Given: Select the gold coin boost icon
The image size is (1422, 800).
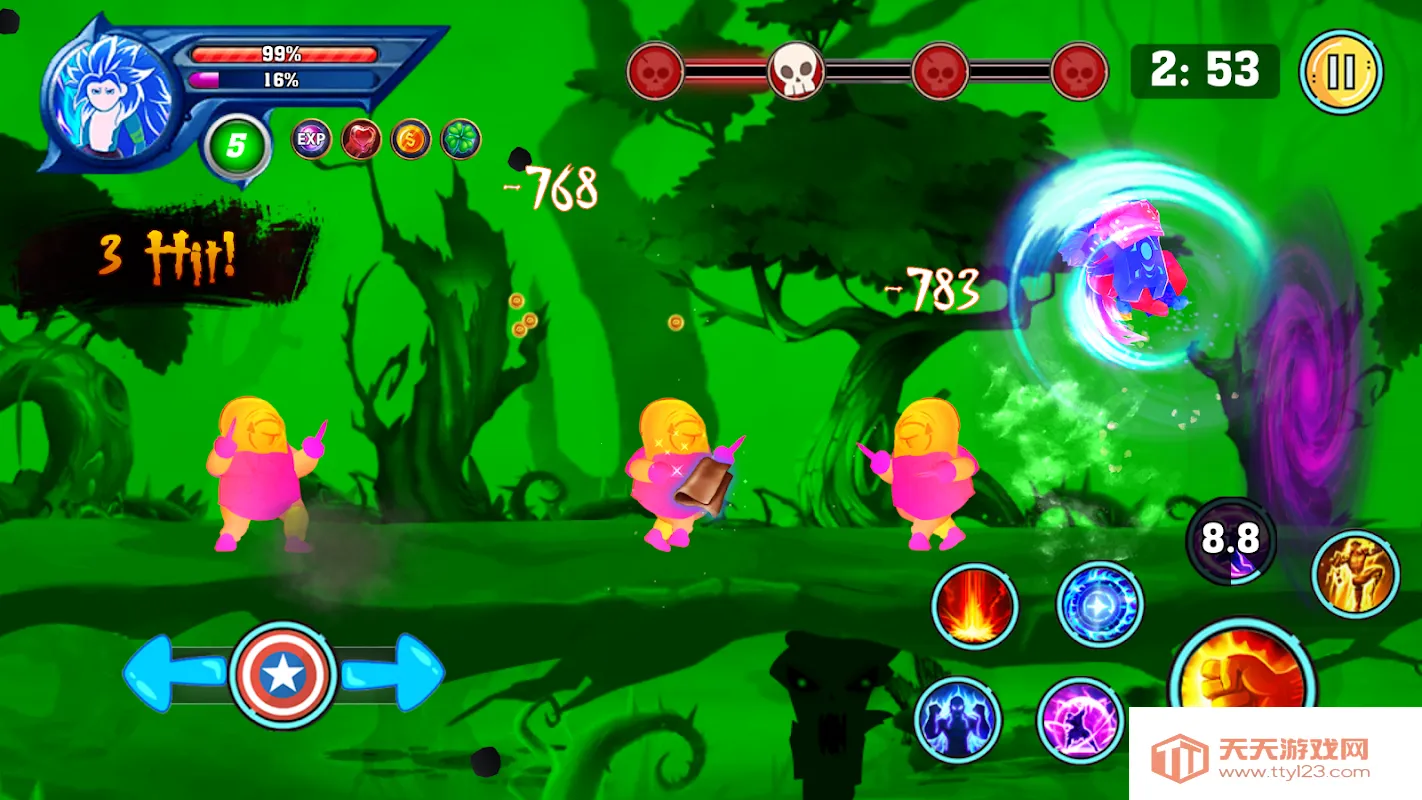Looking at the screenshot, I should pos(411,139).
